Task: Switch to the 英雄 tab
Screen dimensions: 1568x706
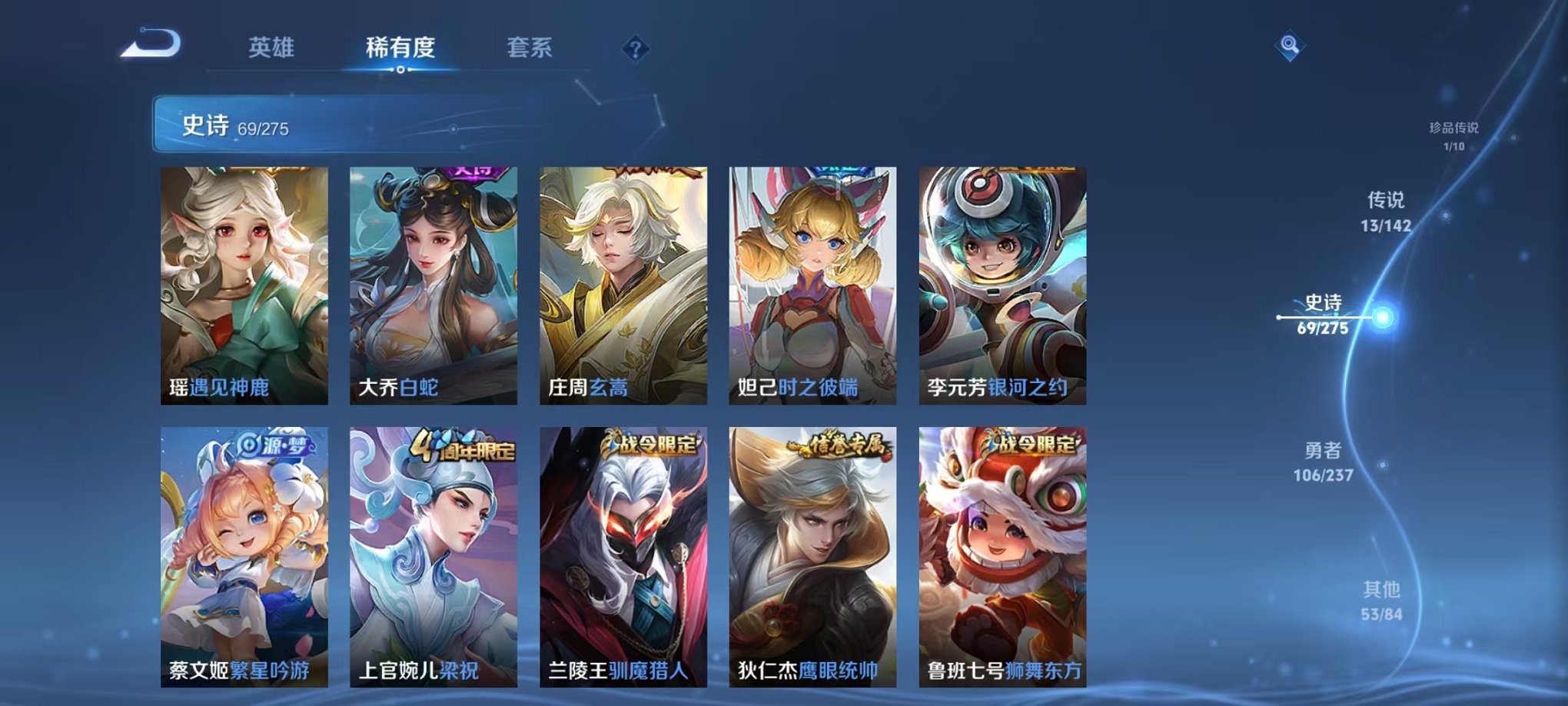Action: [274, 48]
